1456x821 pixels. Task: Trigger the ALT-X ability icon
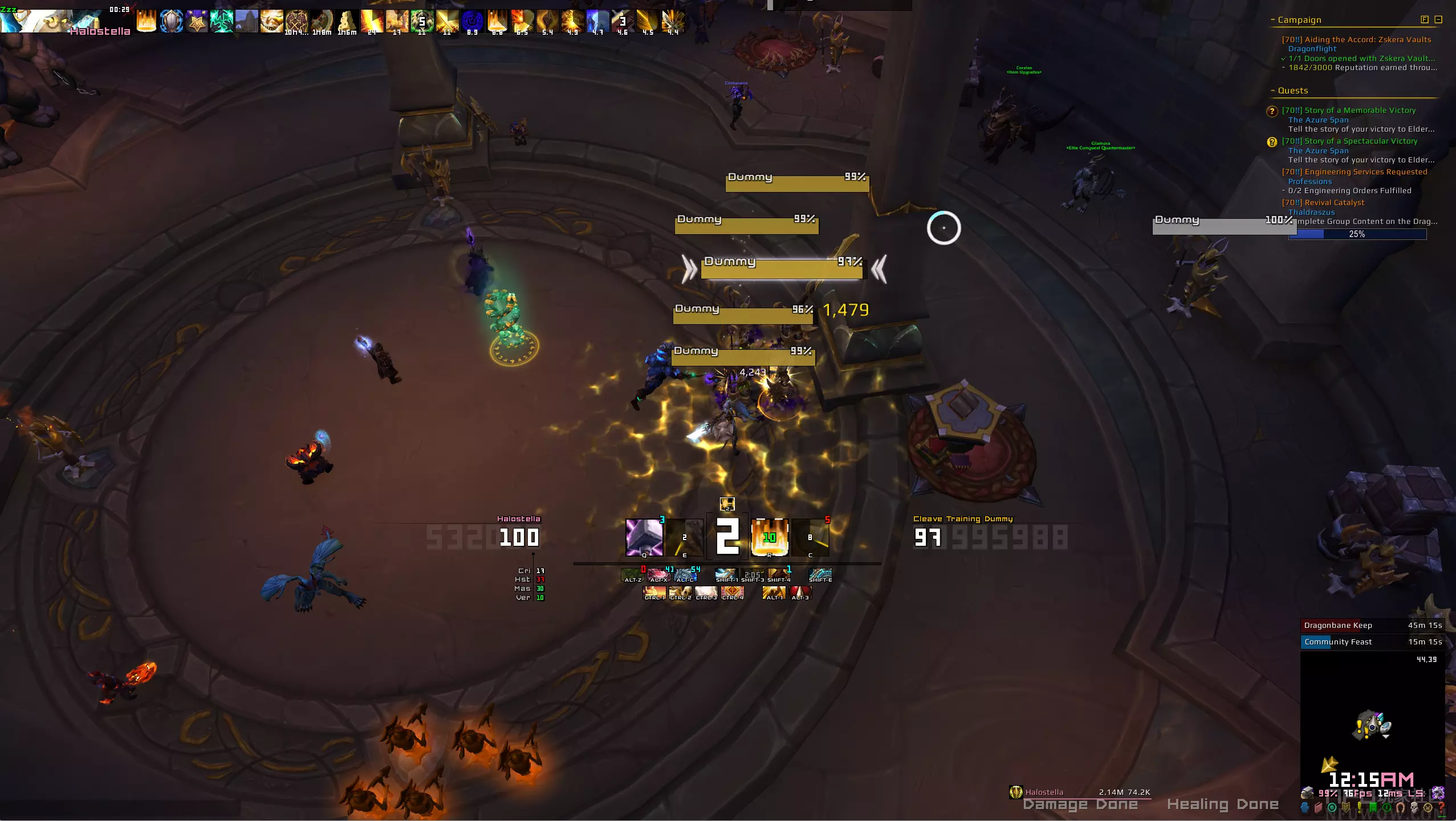point(658,574)
